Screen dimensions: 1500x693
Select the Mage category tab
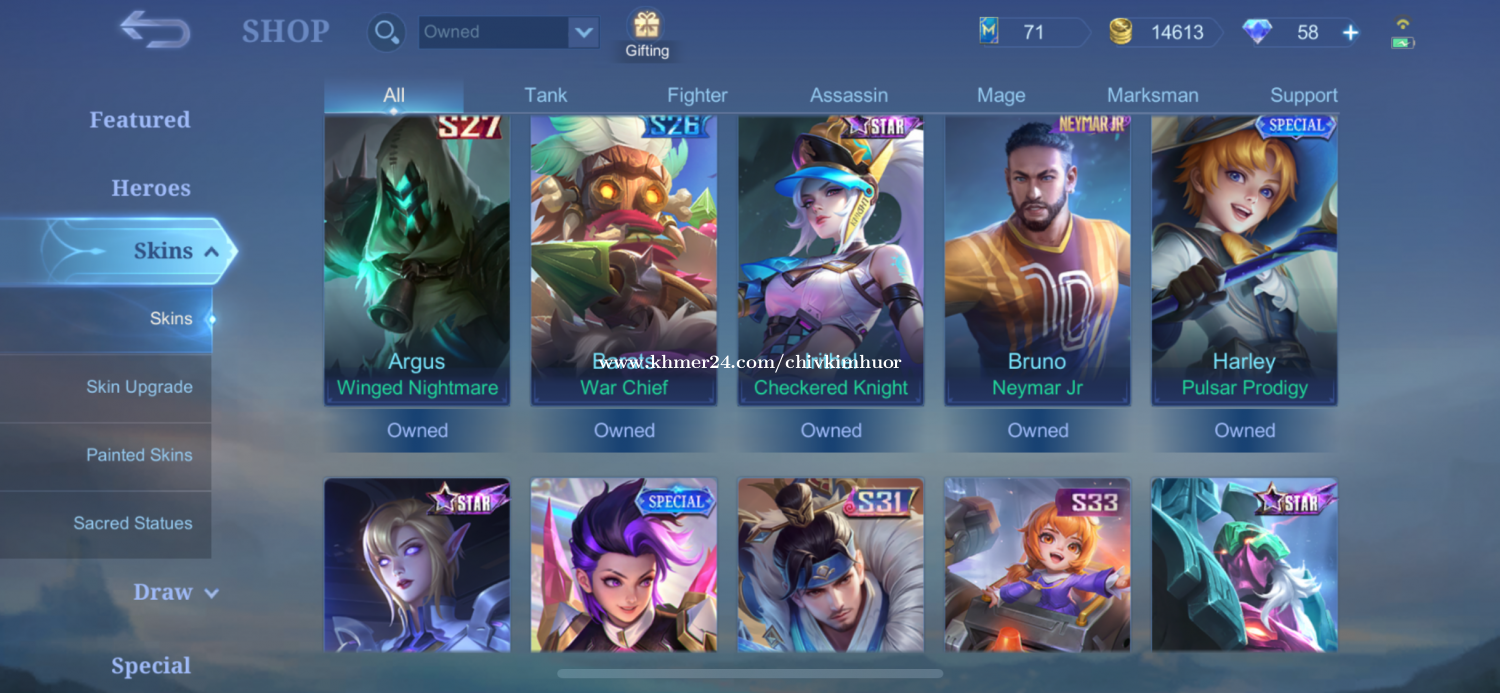1001,96
